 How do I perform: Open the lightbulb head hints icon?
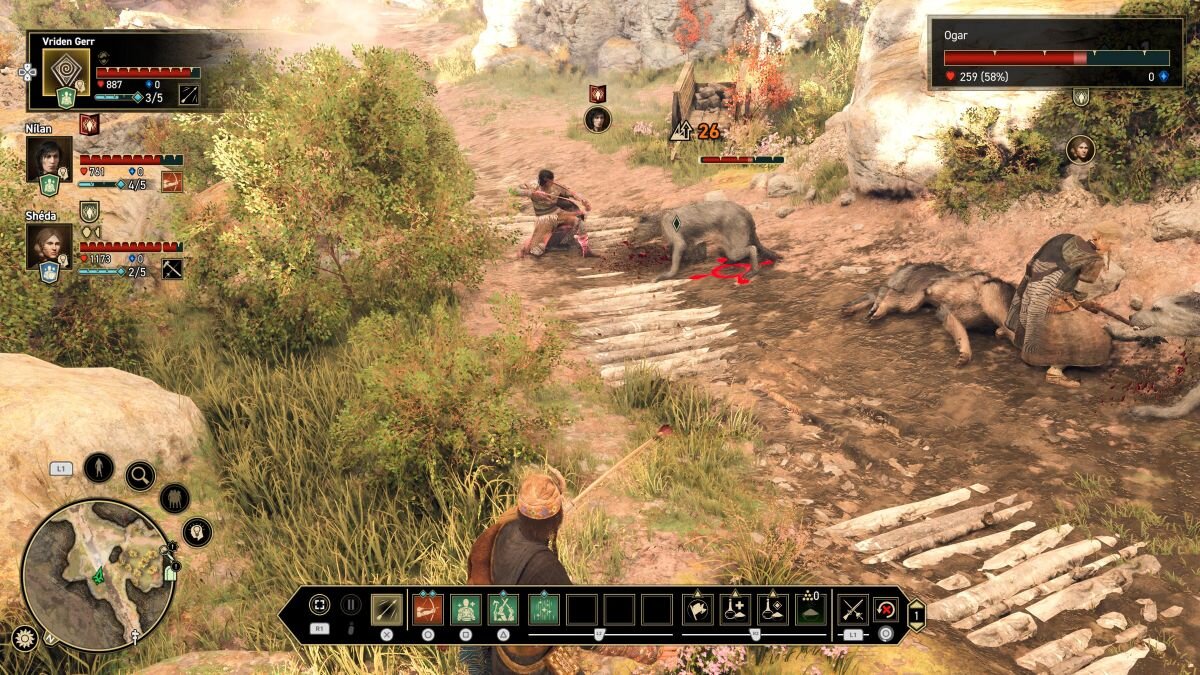[x=197, y=532]
